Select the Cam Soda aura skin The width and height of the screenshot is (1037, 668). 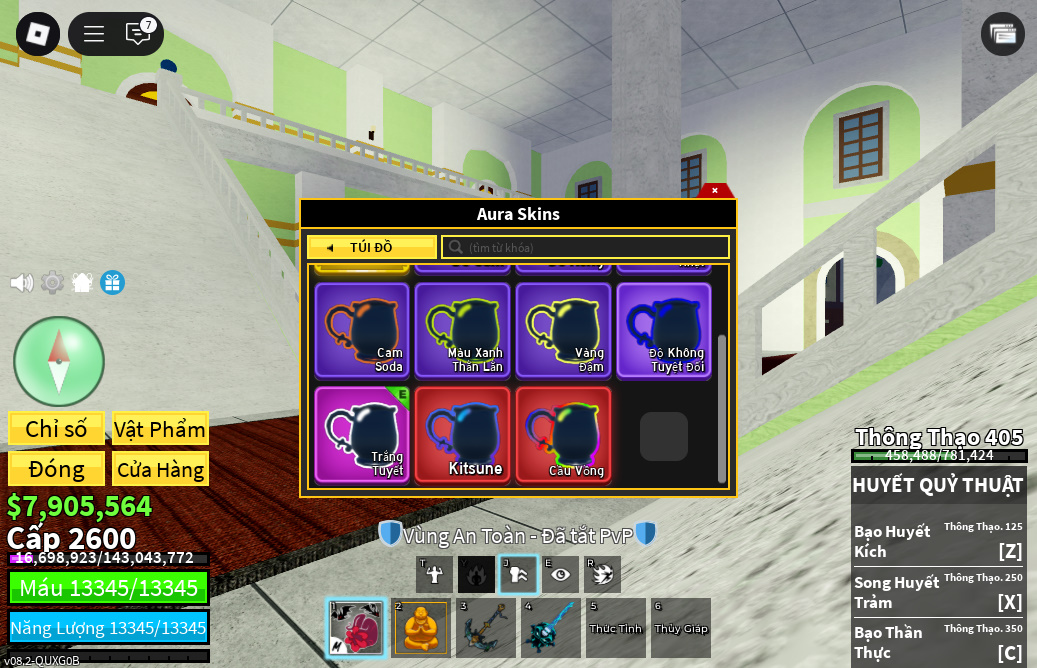pyautogui.click(x=362, y=330)
